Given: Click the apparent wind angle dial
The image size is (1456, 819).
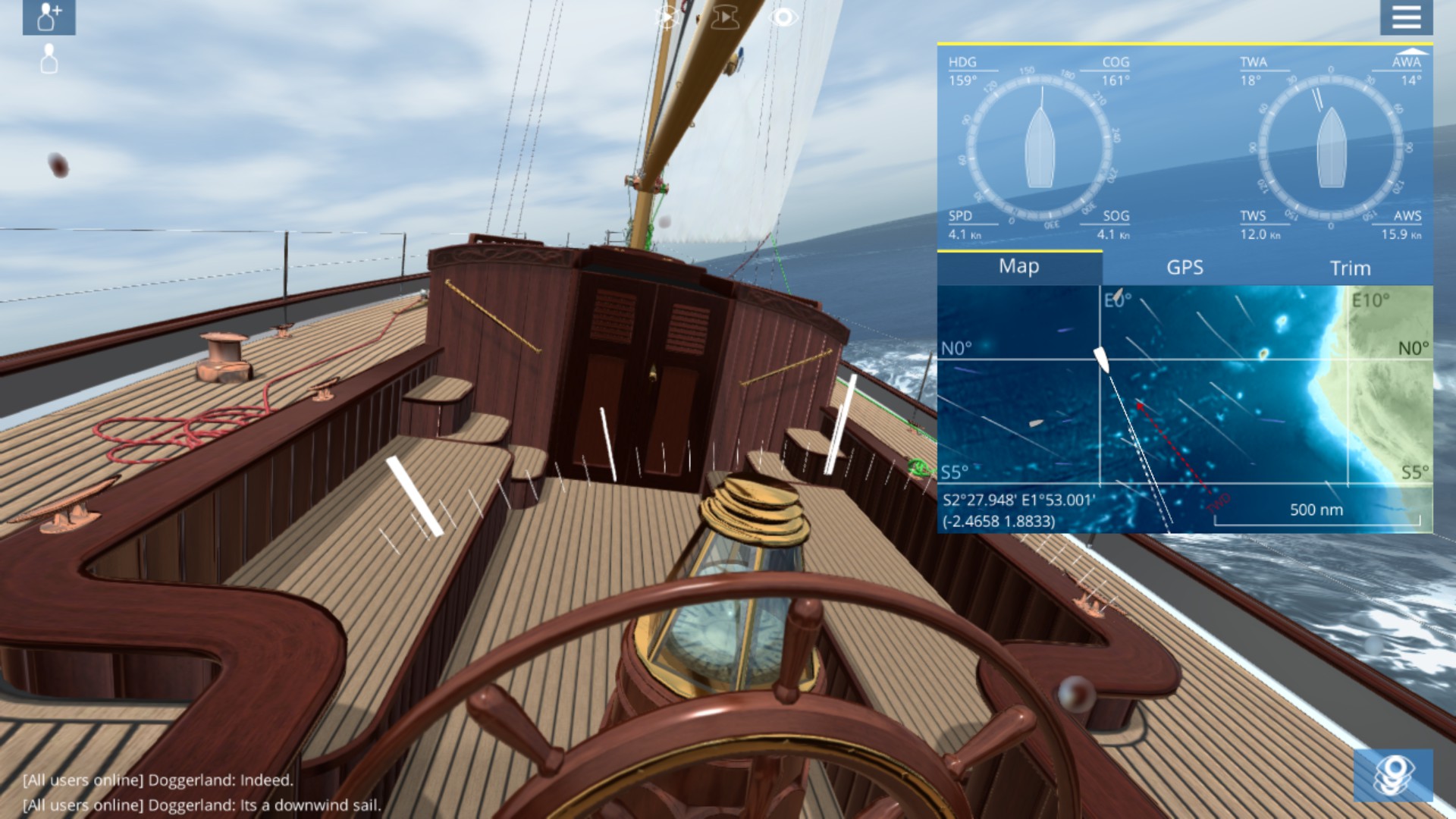Looking at the screenshot, I should [x=1331, y=146].
